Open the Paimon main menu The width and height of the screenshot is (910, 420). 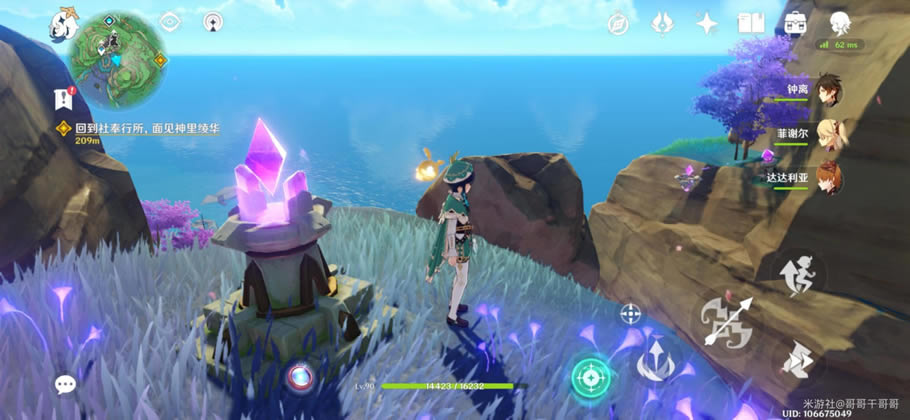[x=64, y=22]
